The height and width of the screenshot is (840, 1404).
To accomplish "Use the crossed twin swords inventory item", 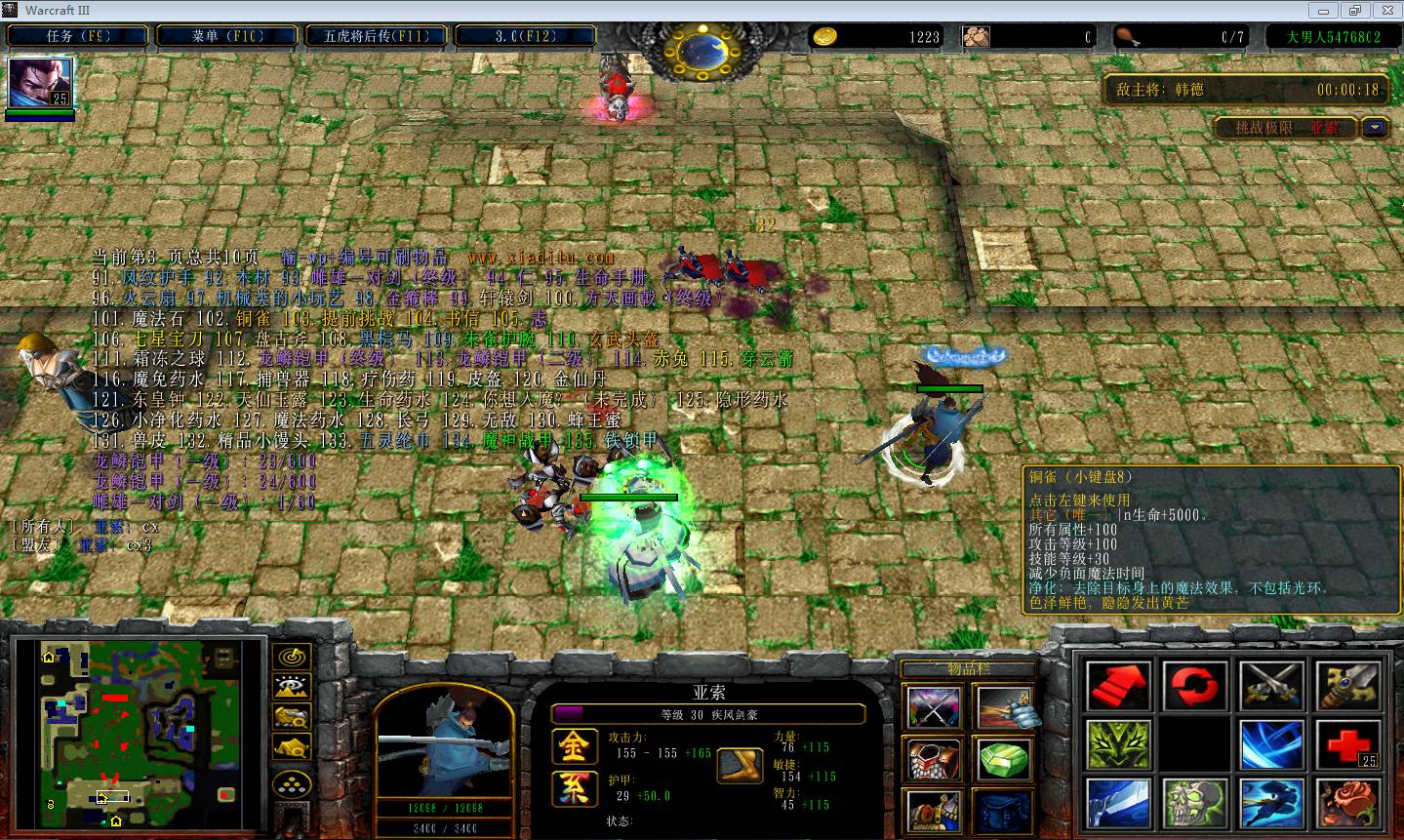I will pyautogui.click(x=934, y=707).
